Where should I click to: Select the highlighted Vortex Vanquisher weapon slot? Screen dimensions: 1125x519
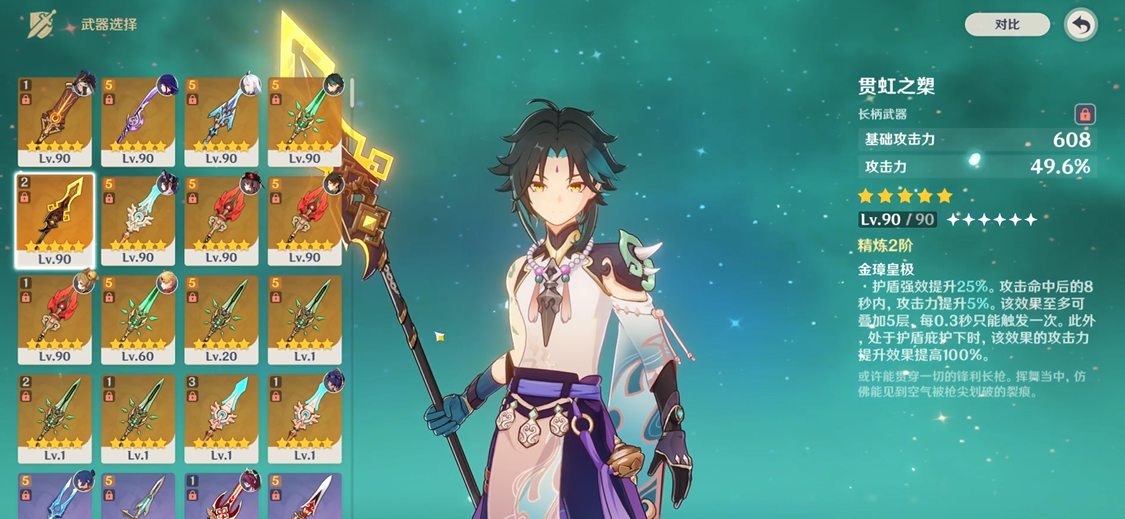(55, 220)
